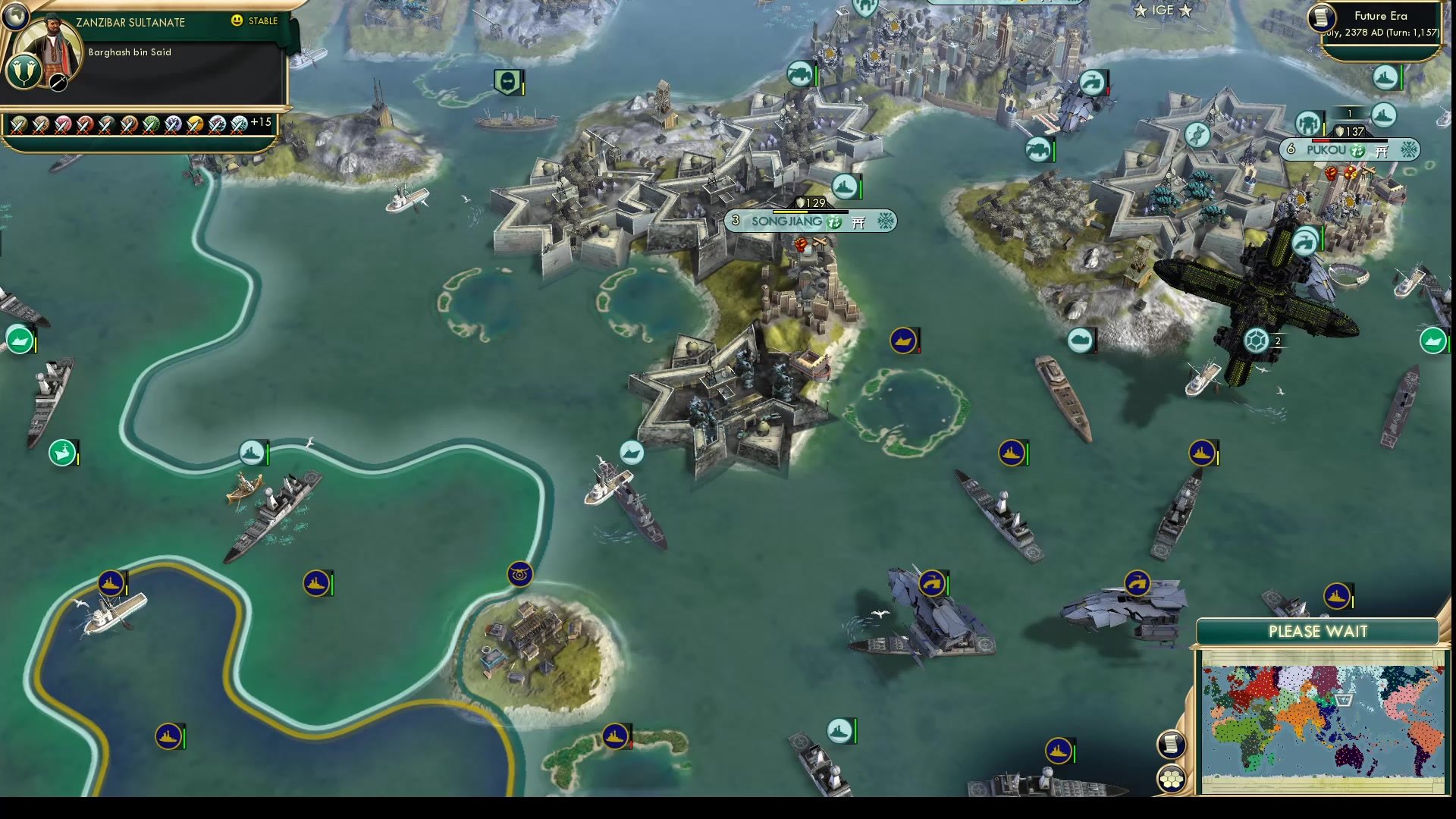Click the happiness smiley next to STABLE
The image size is (1456, 819).
pos(236,21)
